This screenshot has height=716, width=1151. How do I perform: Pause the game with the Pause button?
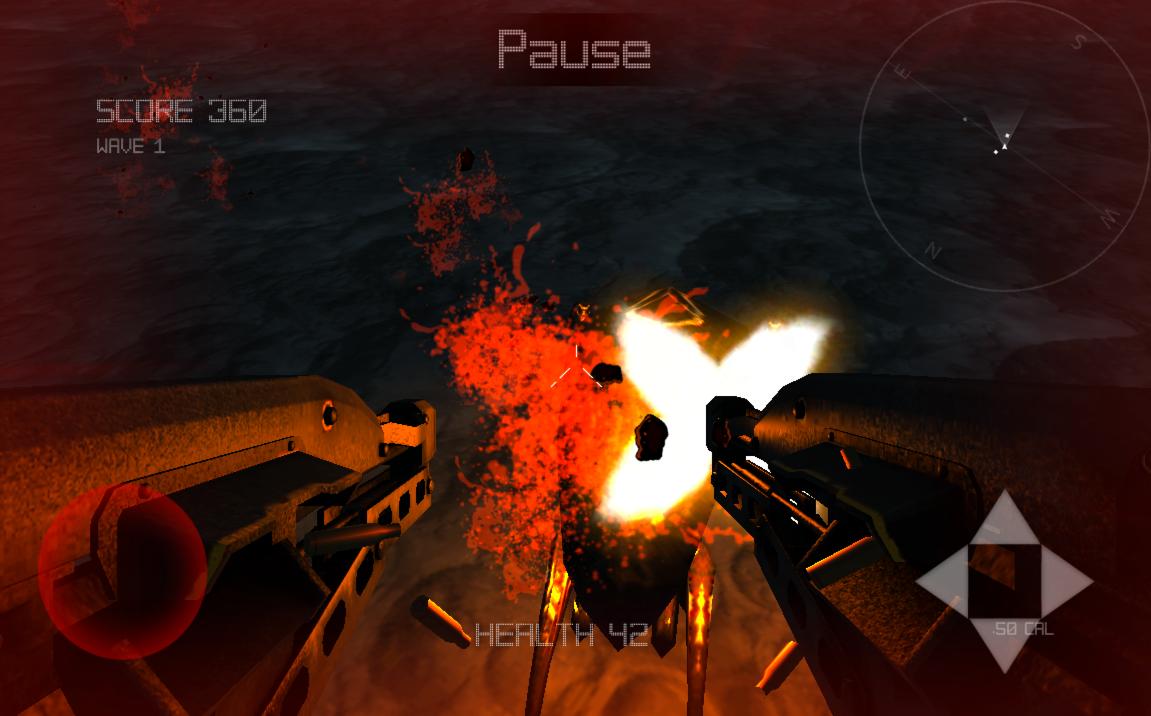click(x=574, y=49)
